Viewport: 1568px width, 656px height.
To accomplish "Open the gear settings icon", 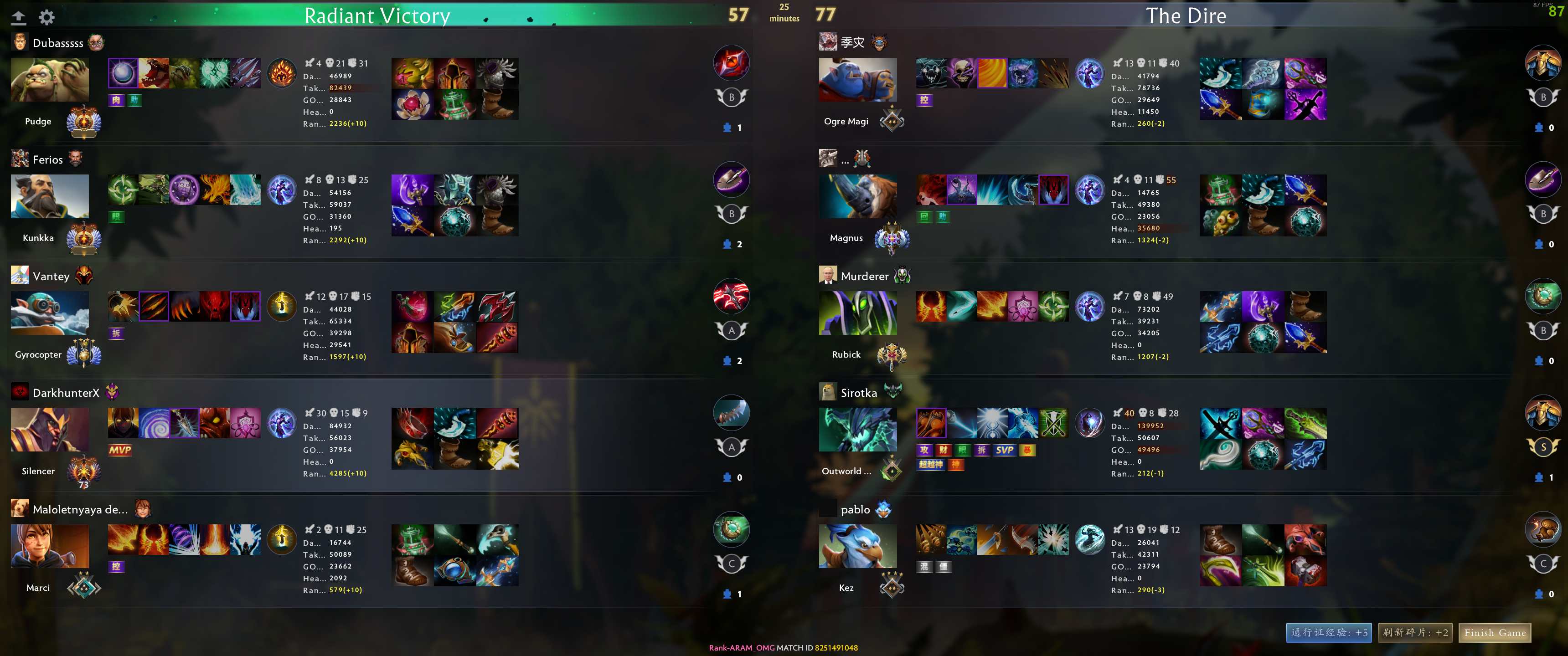I will [x=47, y=17].
